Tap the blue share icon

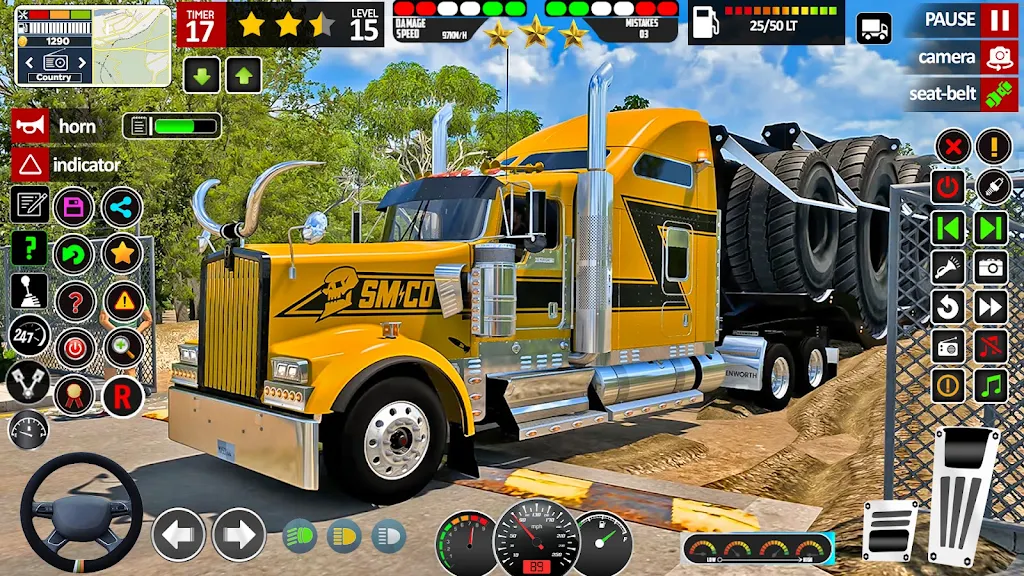click(x=122, y=207)
